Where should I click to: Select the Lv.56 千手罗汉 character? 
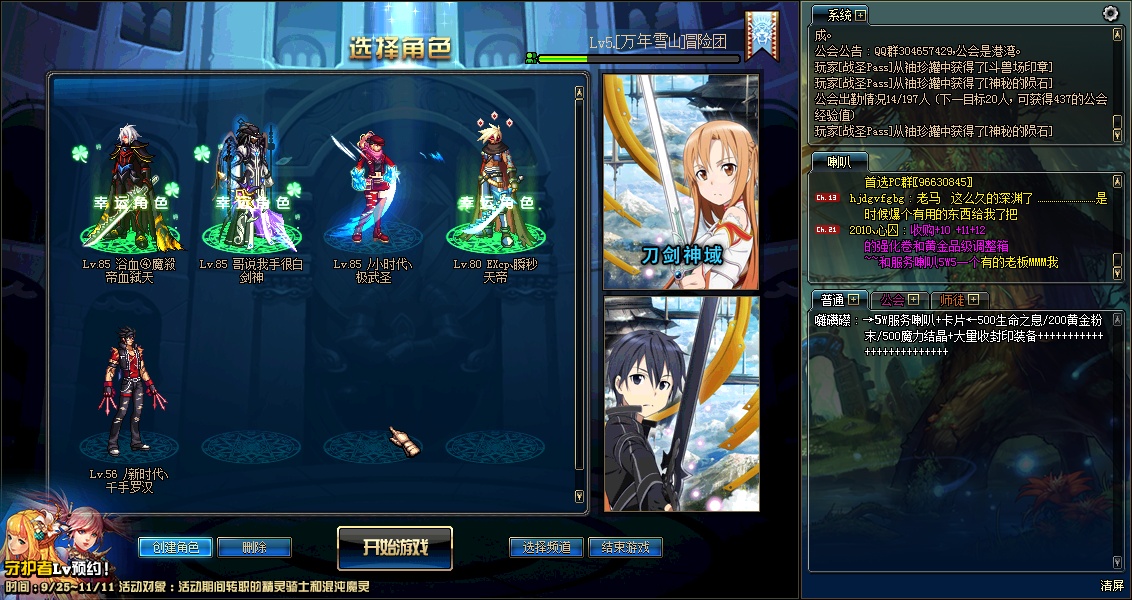coord(124,400)
